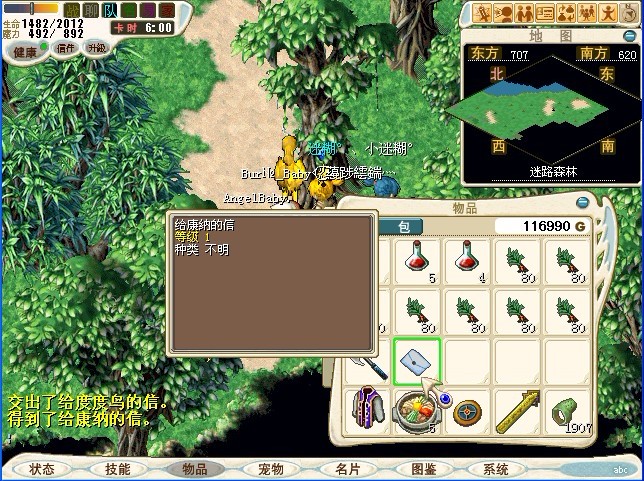Open the 图鉴 encyclopedia tab
This screenshot has height=481, width=644.
(423, 468)
